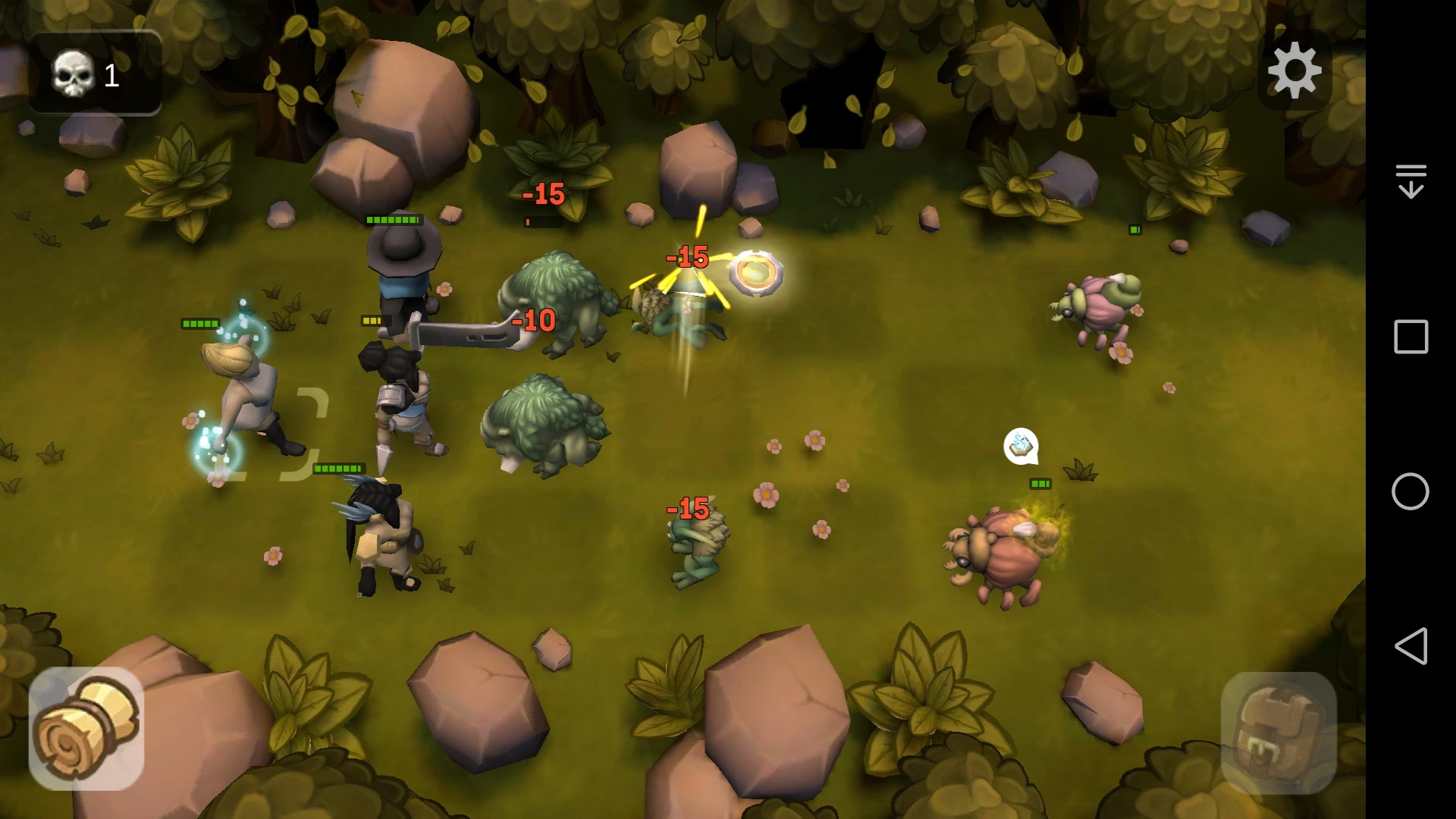This screenshot has width=1456, height=819.
Task: Tap the navigation bar collapse arrow
Action: [x=1410, y=181]
